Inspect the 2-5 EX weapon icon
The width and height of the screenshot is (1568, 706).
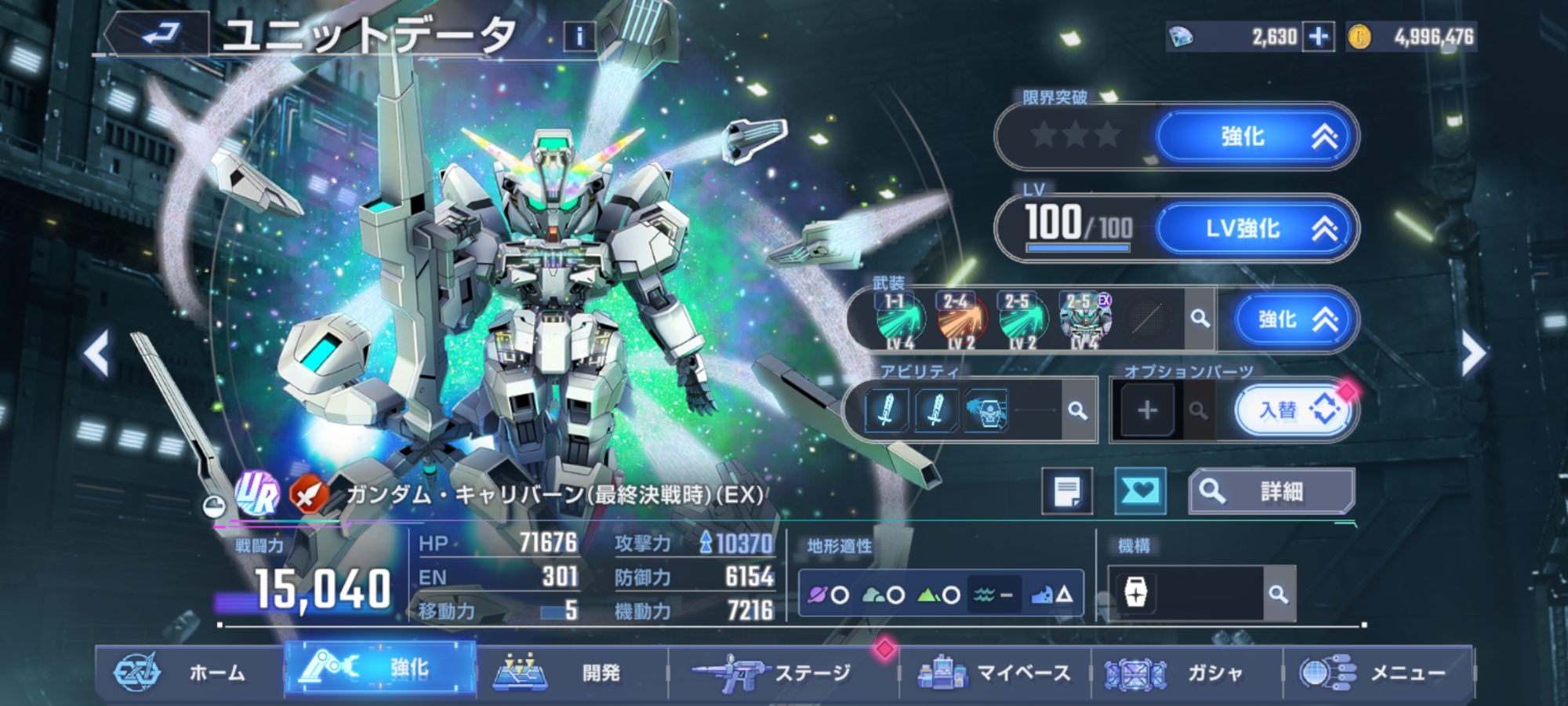pyautogui.click(x=1085, y=320)
